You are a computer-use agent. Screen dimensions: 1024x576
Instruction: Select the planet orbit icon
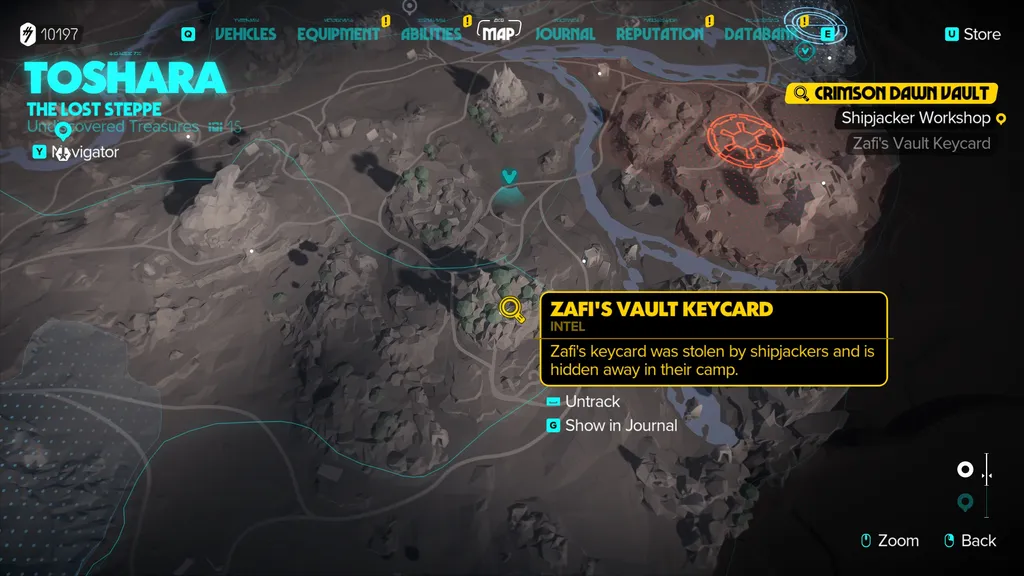[x=814, y=26]
